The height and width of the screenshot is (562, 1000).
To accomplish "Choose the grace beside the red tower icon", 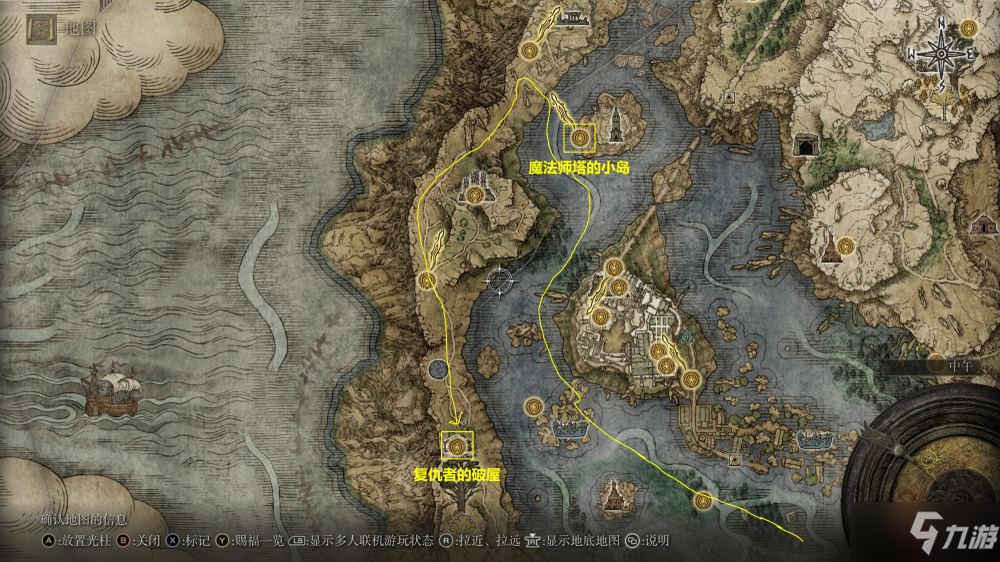I will 848,245.
